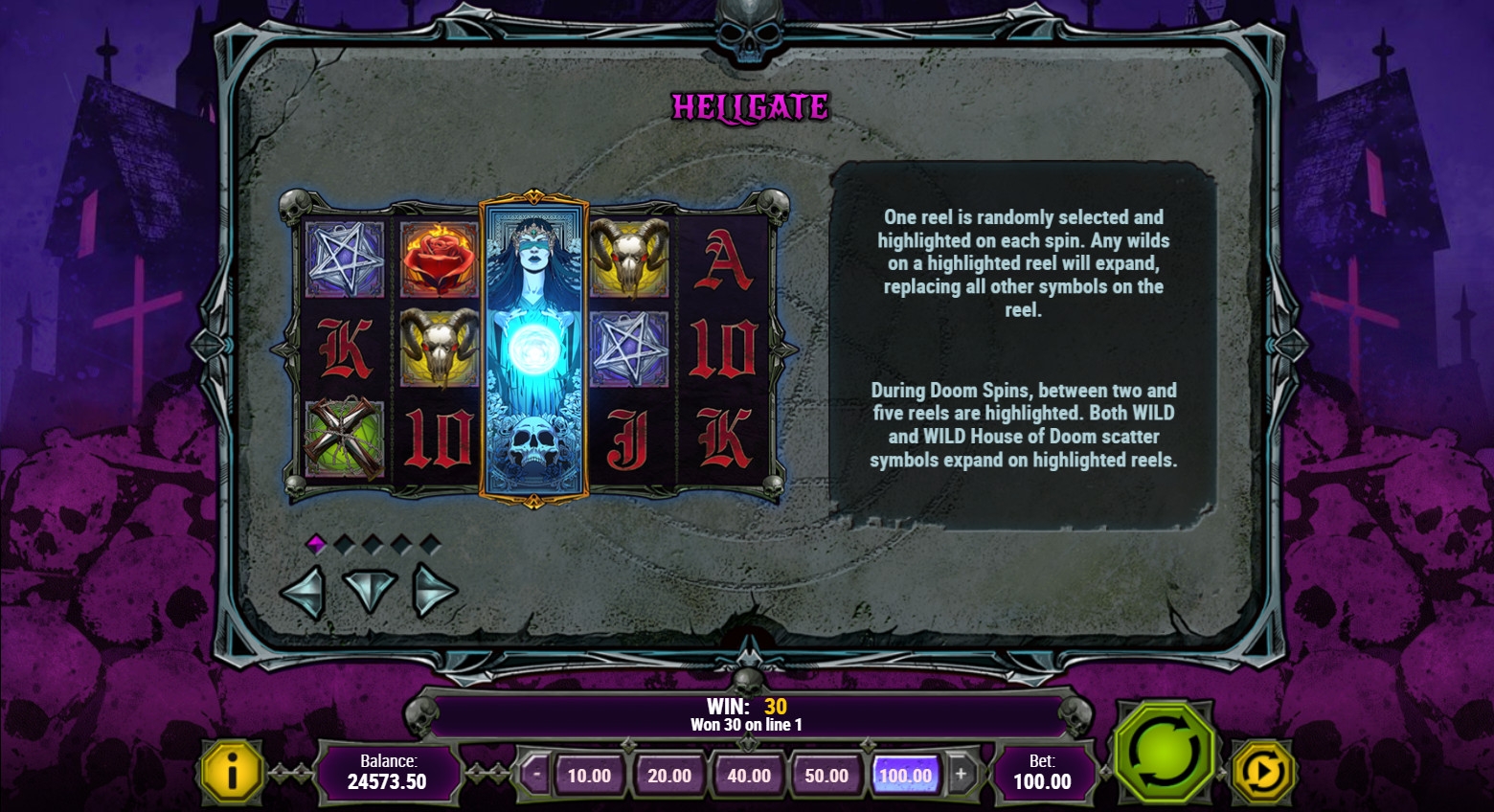
Task: Jump to the second page indicator dot
Action: (x=345, y=545)
